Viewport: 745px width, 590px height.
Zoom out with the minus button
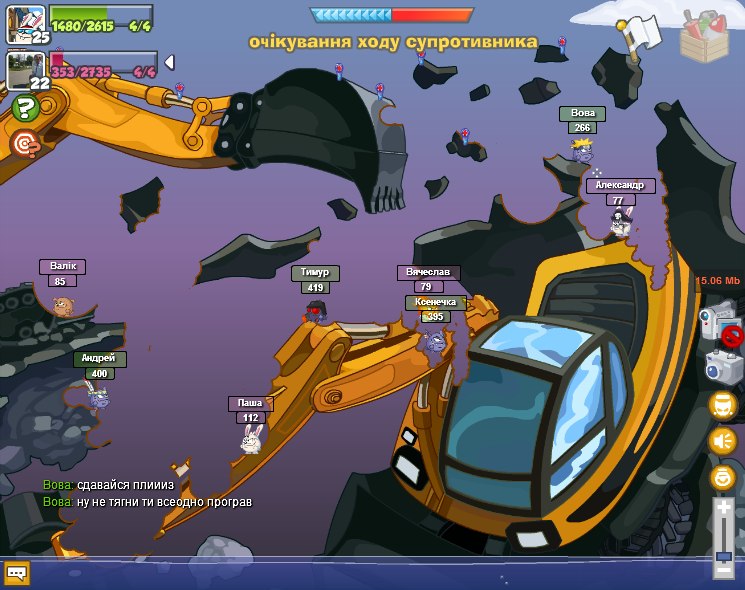pyautogui.click(x=724, y=570)
